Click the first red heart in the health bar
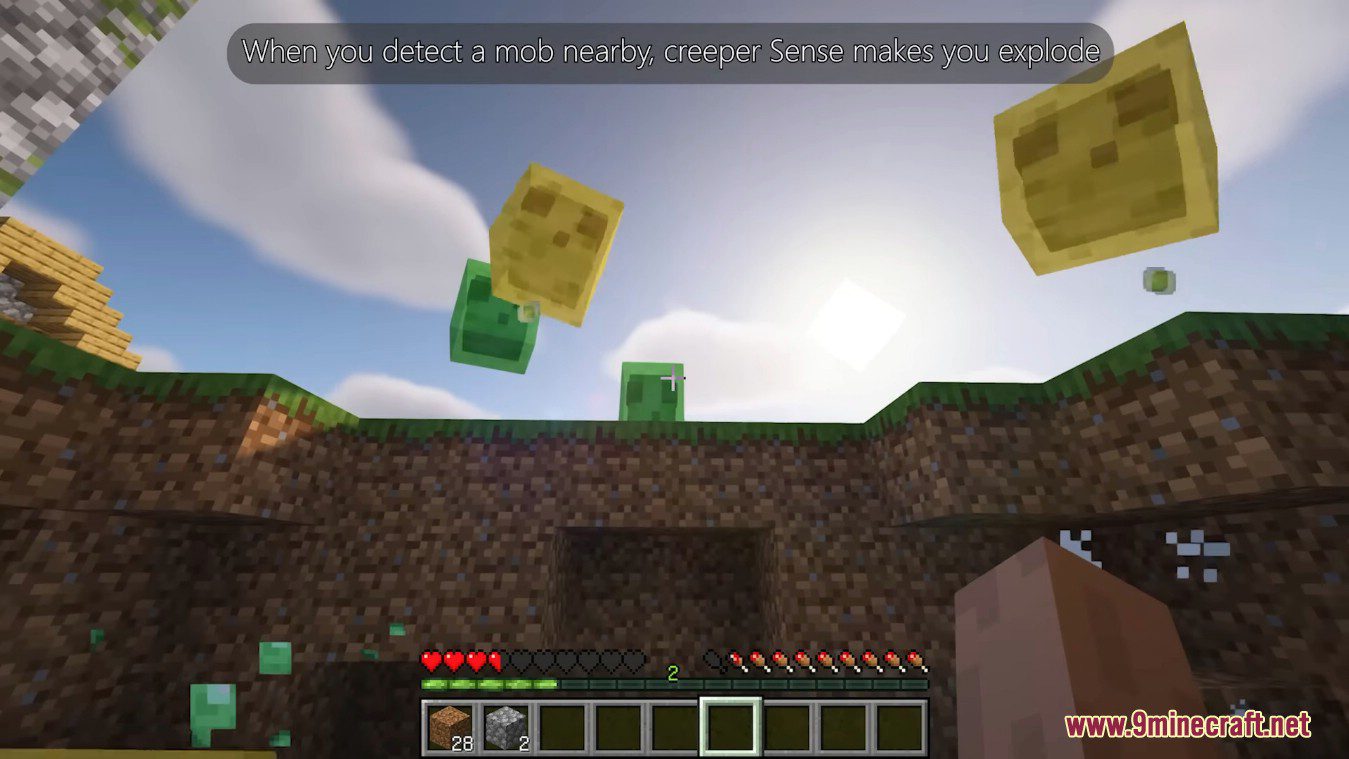This screenshot has width=1349, height=759. pyautogui.click(x=431, y=661)
